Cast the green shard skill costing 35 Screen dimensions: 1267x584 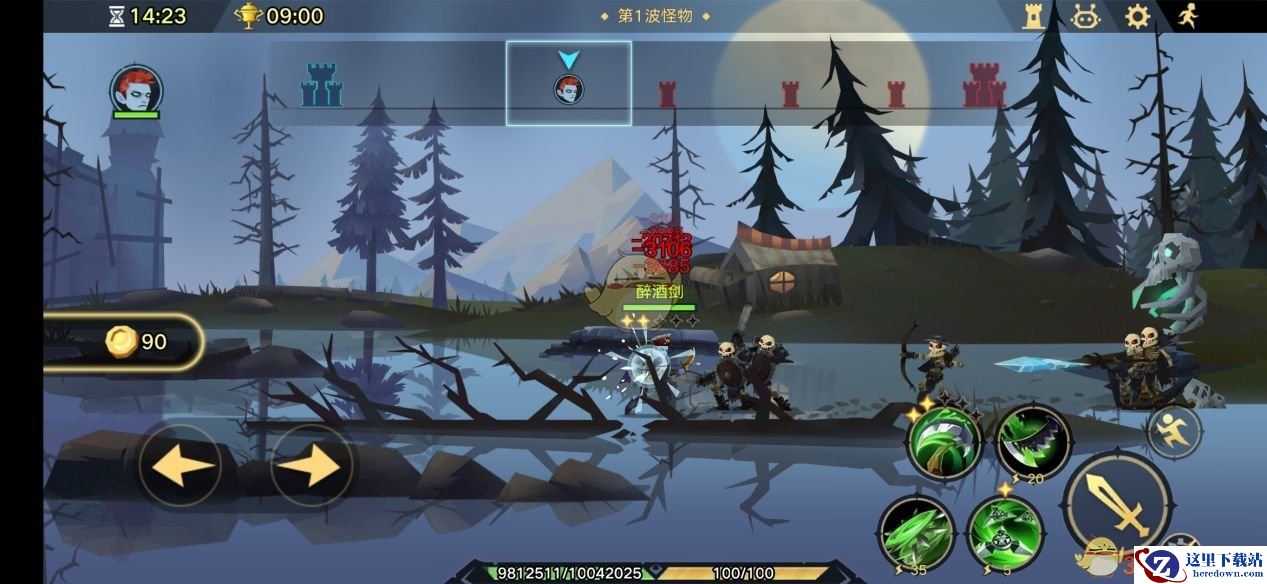coord(914,534)
